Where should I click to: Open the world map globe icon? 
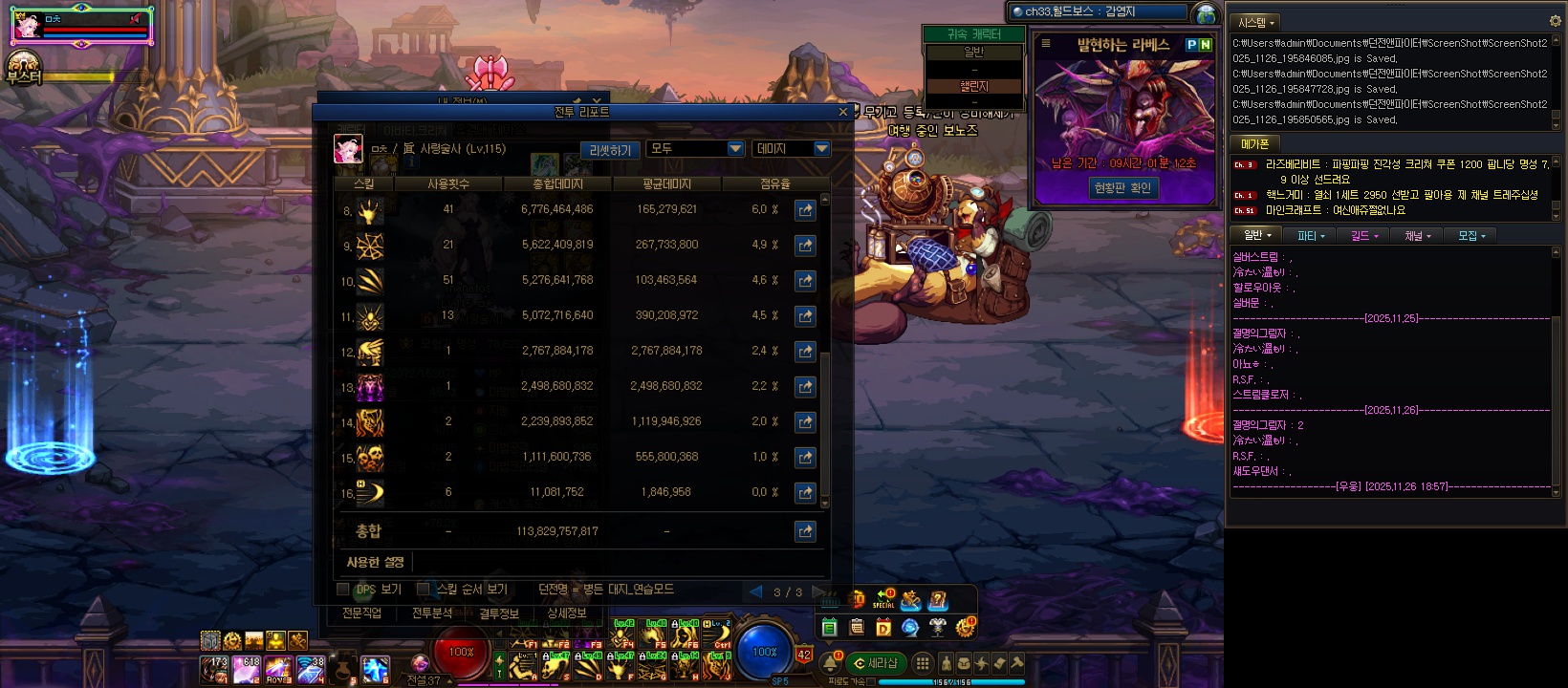1207,13
